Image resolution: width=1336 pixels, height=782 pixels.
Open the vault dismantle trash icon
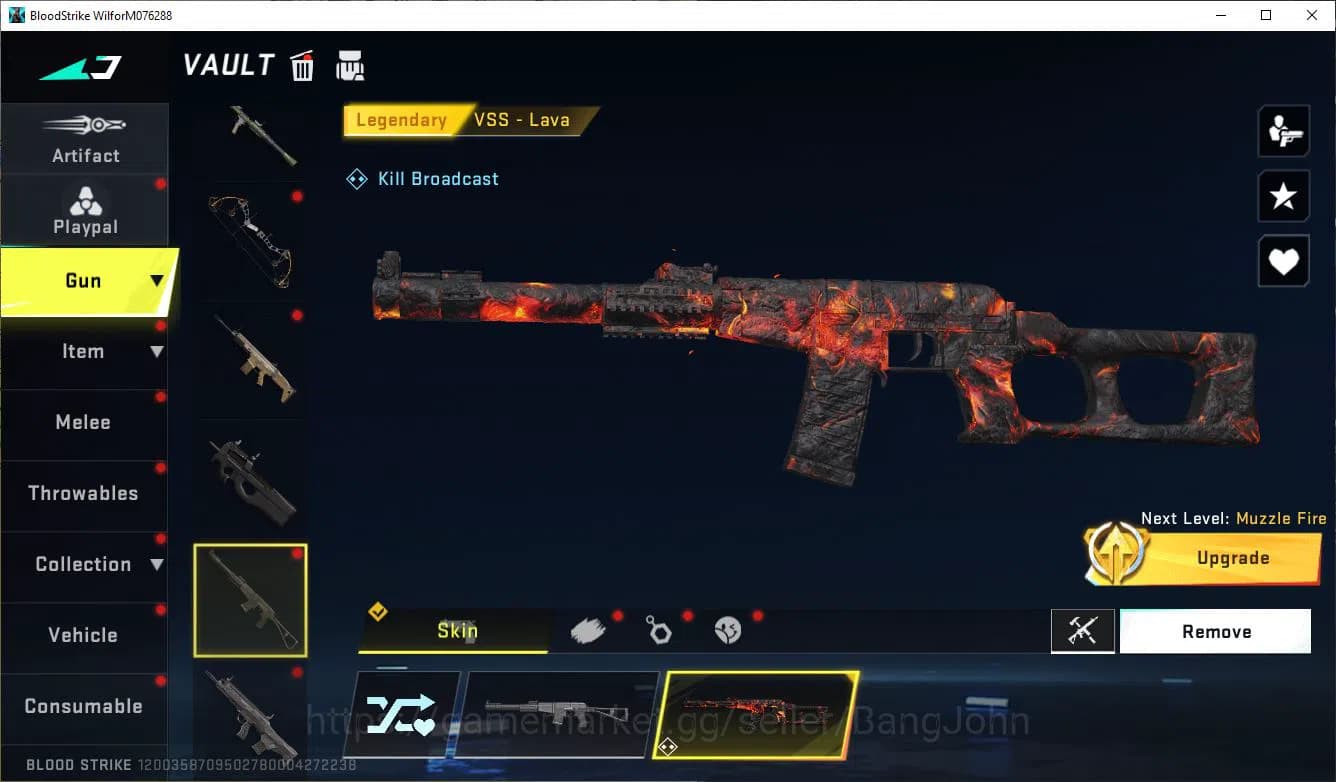[x=302, y=65]
